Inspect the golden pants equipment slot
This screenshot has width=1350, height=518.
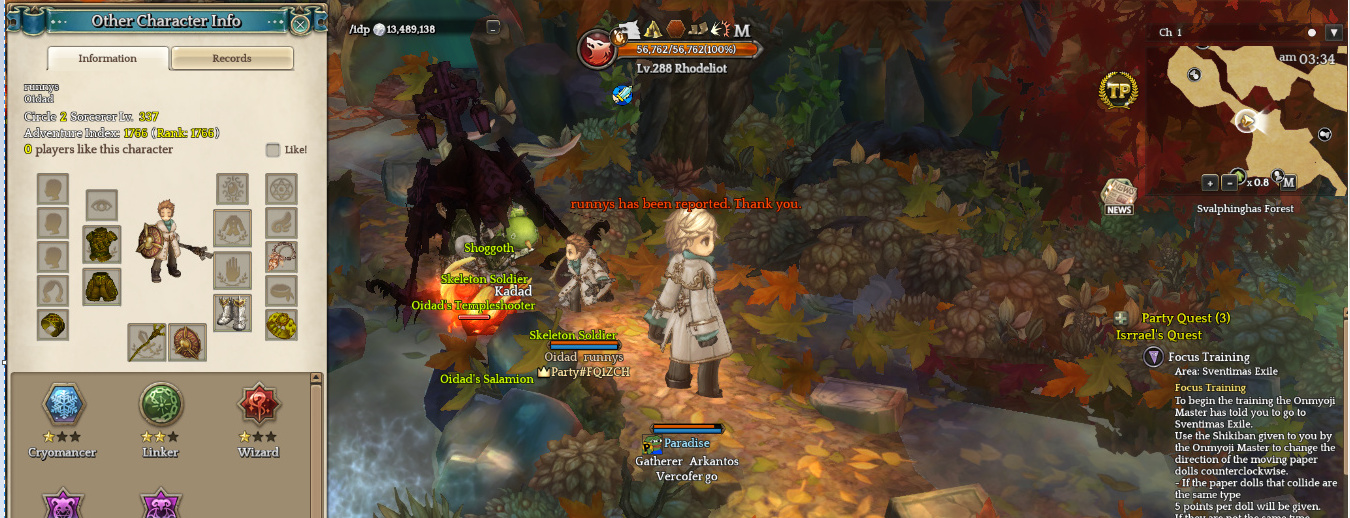[102, 286]
